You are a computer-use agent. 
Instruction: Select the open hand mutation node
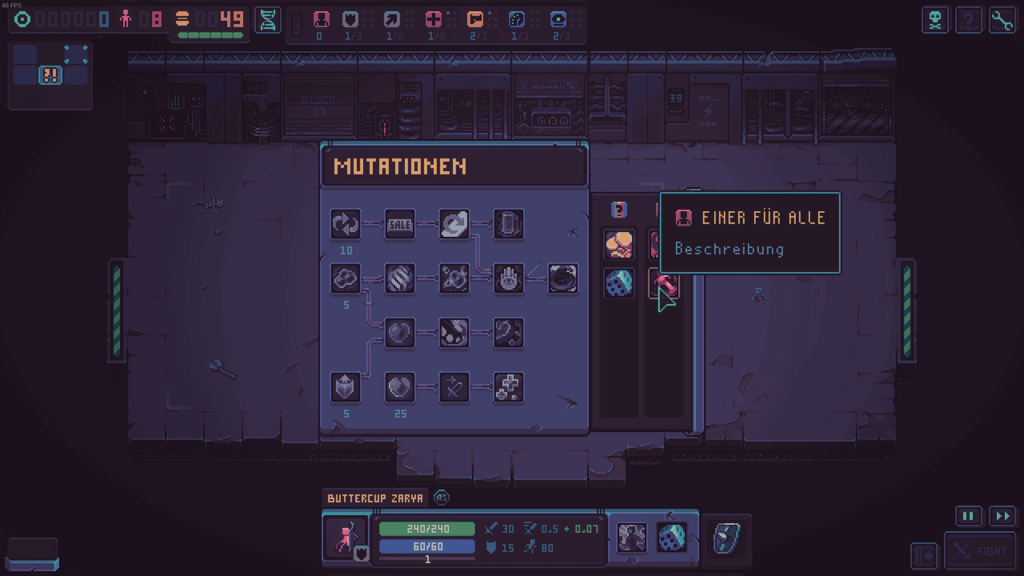point(508,279)
